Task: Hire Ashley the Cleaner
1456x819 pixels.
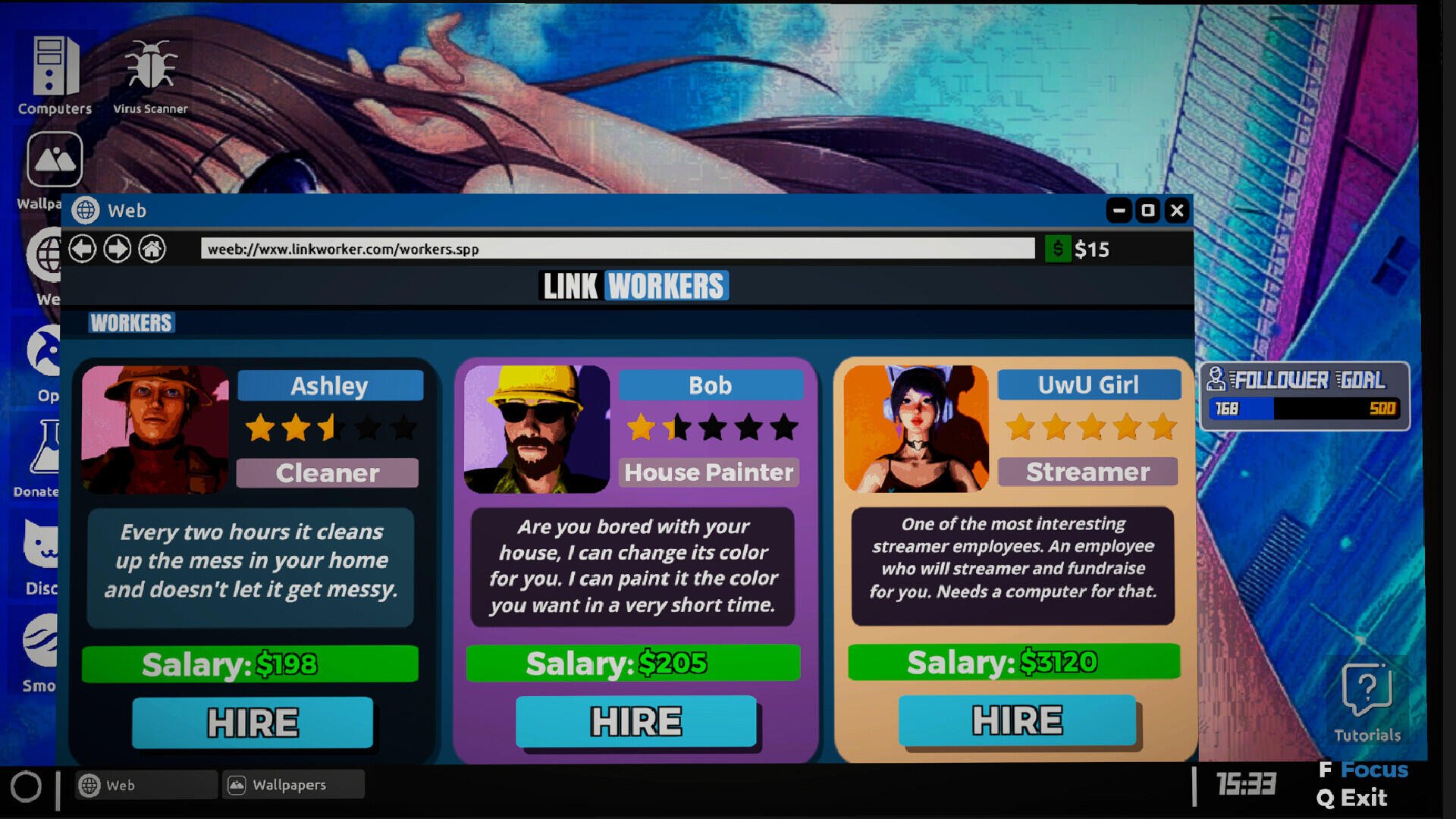Action: tap(252, 721)
